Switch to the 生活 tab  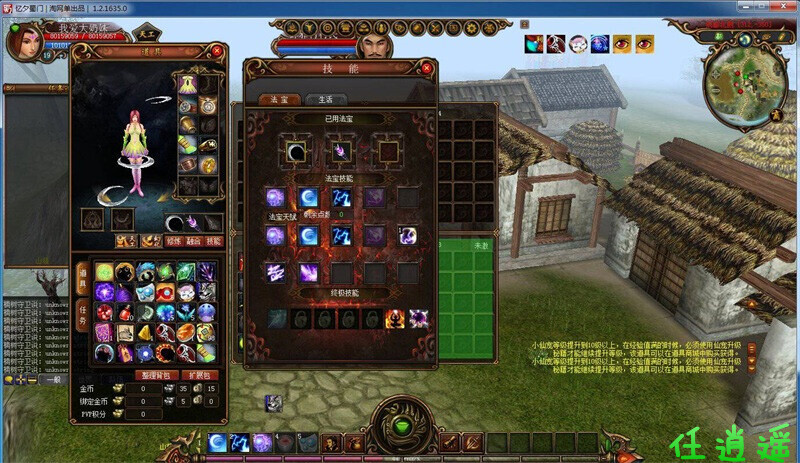326,100
